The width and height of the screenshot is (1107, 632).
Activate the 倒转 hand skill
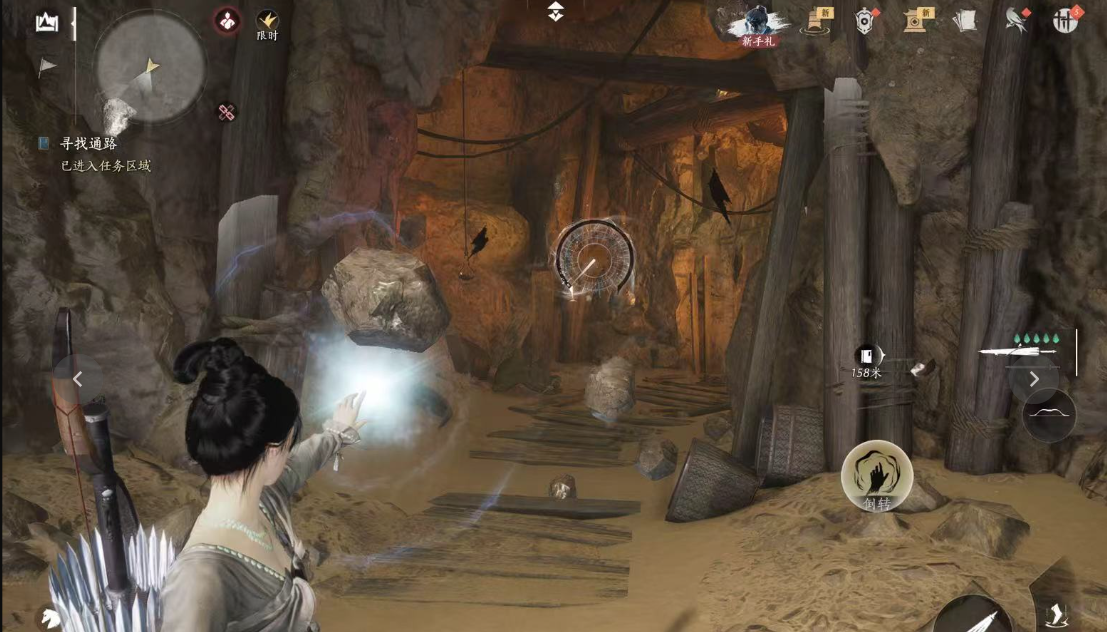pyautogui.click(x=876, y=476)
